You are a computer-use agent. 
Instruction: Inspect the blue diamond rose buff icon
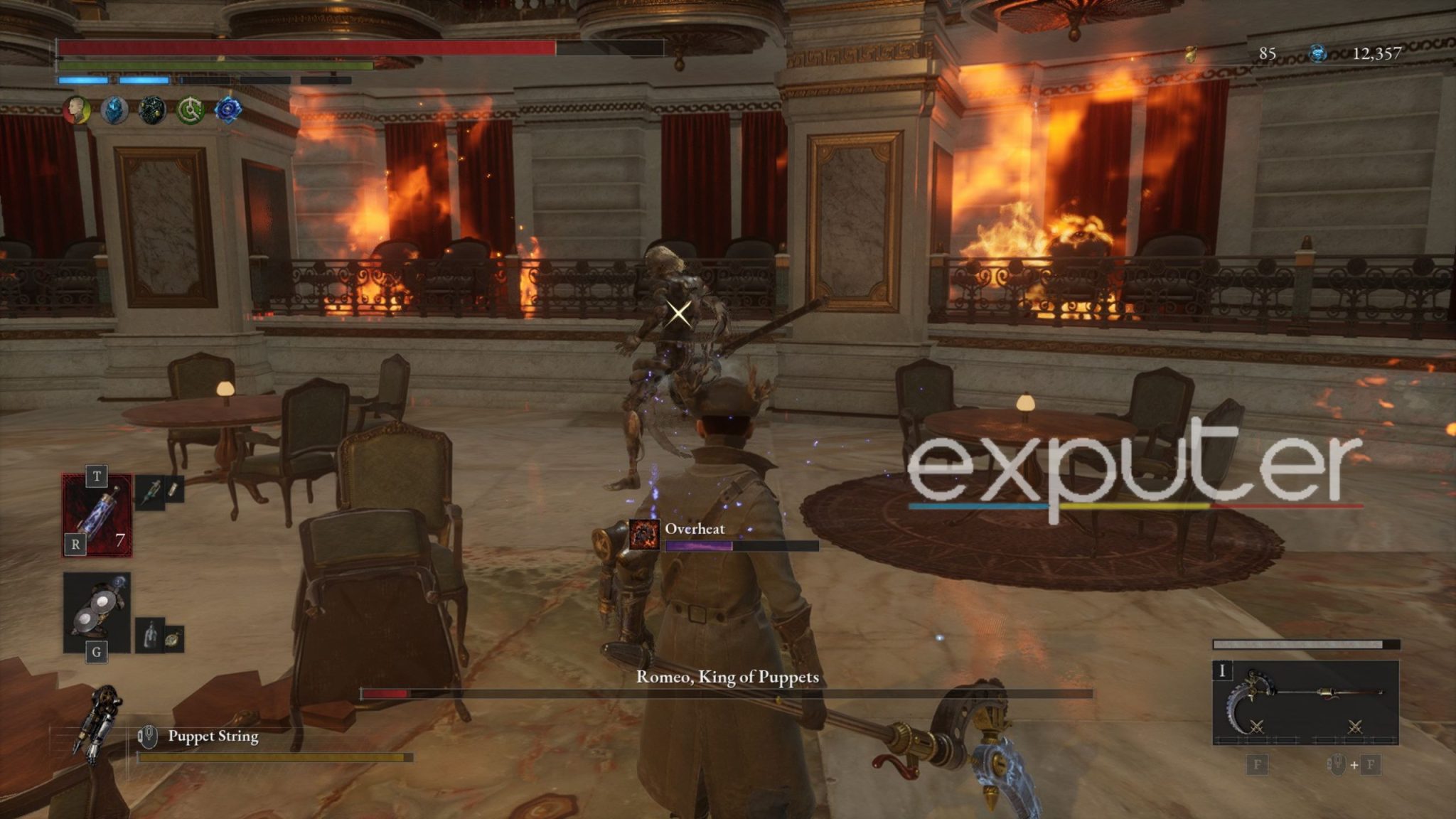[x=228, y=110]
